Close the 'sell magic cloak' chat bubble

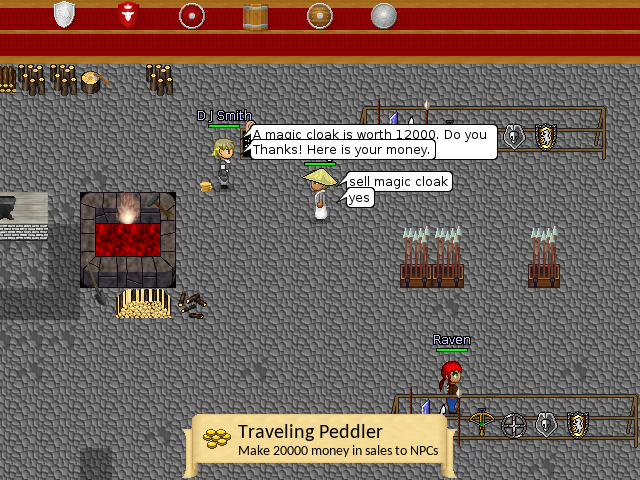coord(398,182)
